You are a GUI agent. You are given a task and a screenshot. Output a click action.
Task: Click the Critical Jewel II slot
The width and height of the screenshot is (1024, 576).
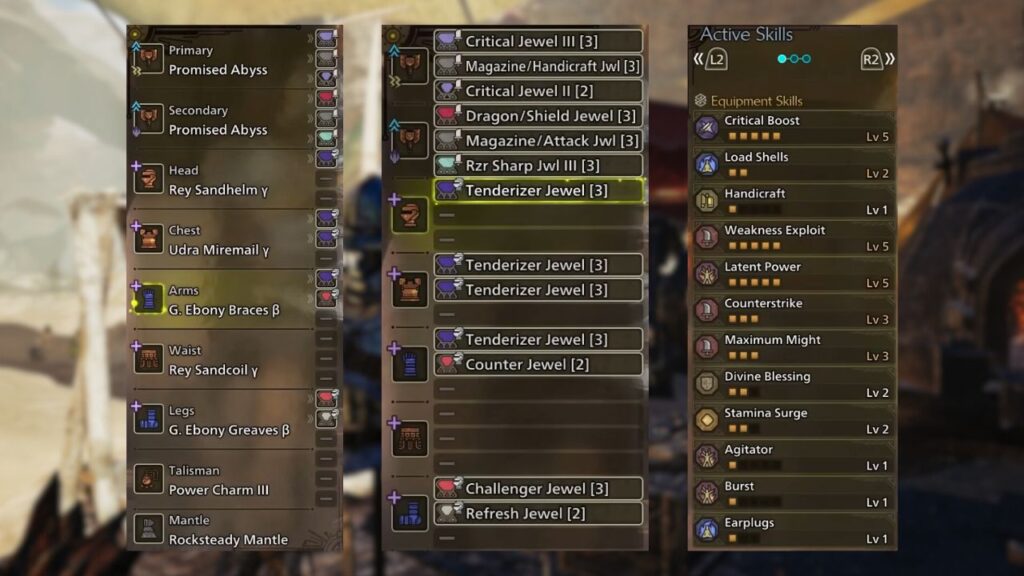(538, 91)
